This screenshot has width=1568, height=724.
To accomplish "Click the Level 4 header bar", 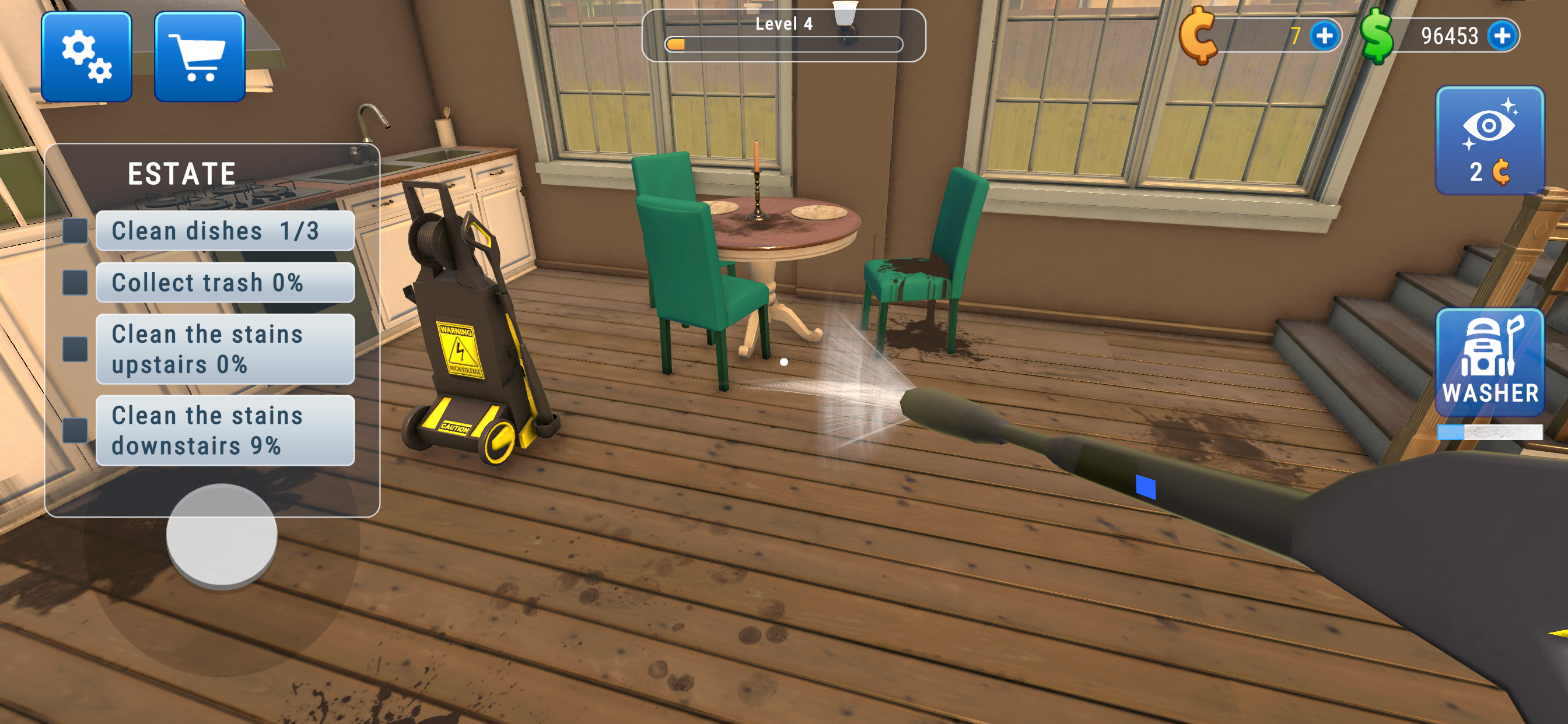I will point(784,24).
